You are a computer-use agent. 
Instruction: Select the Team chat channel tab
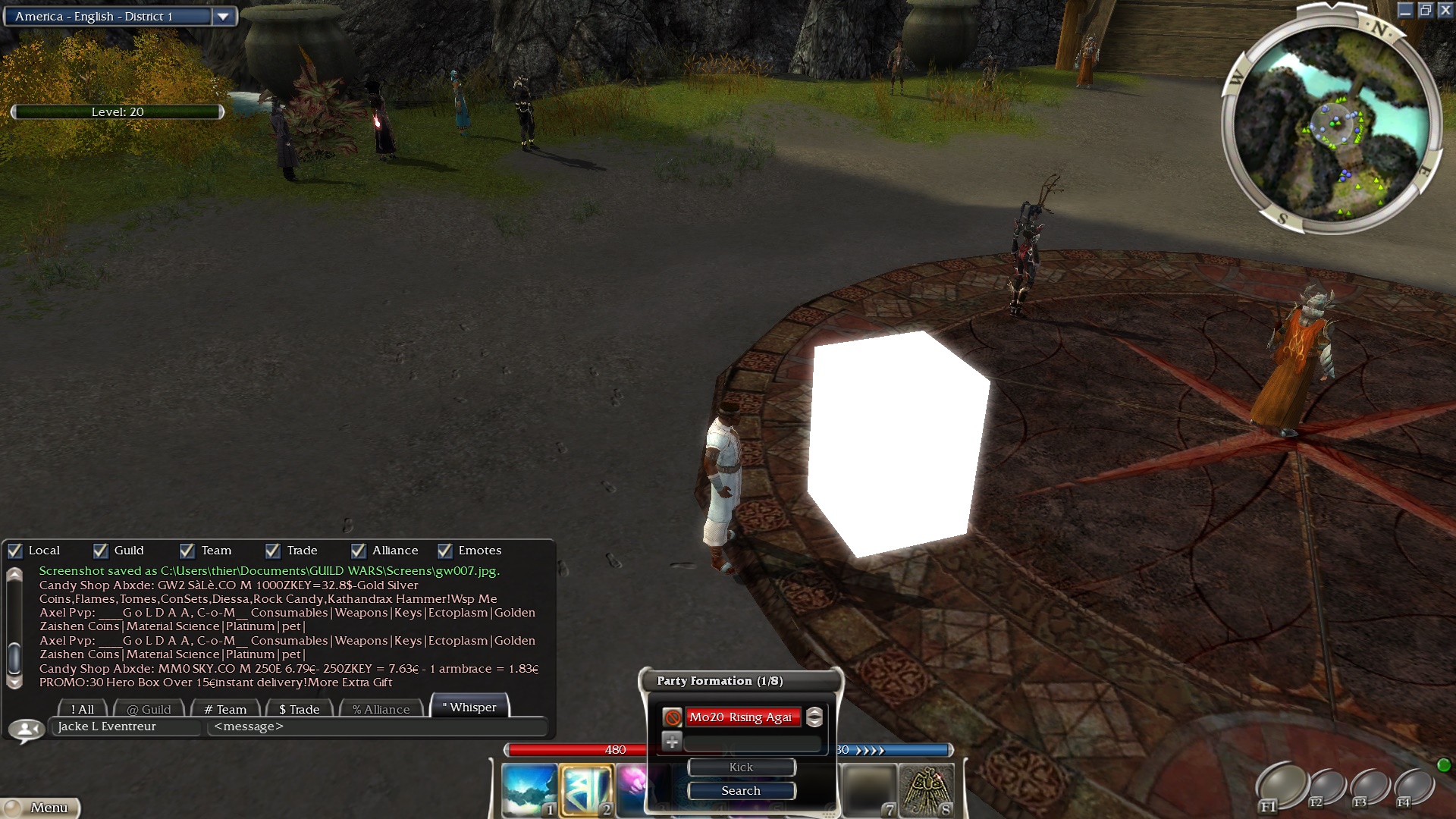[x=225, y=709]
